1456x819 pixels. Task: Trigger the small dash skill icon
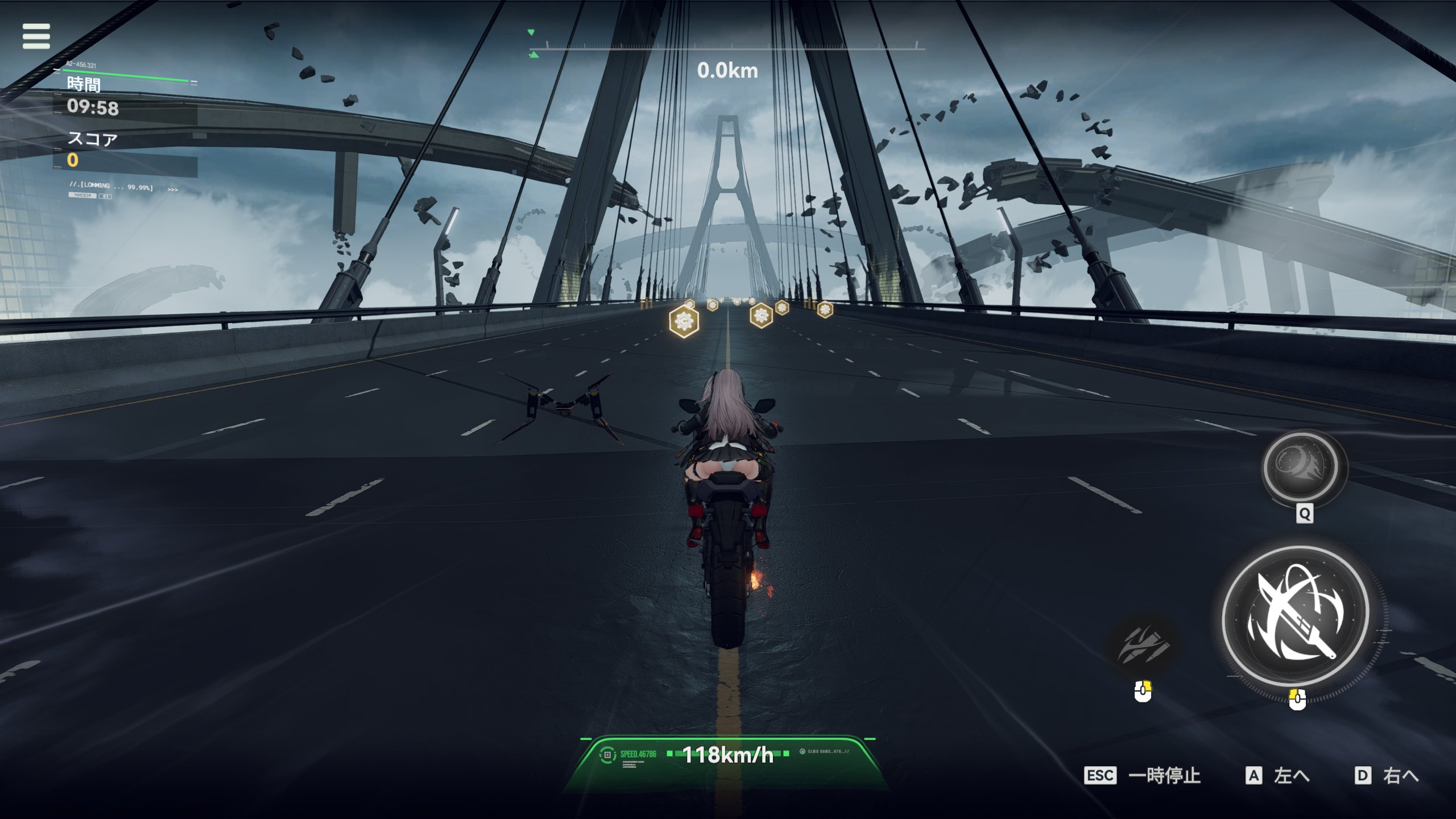(x=1143, y=645)
